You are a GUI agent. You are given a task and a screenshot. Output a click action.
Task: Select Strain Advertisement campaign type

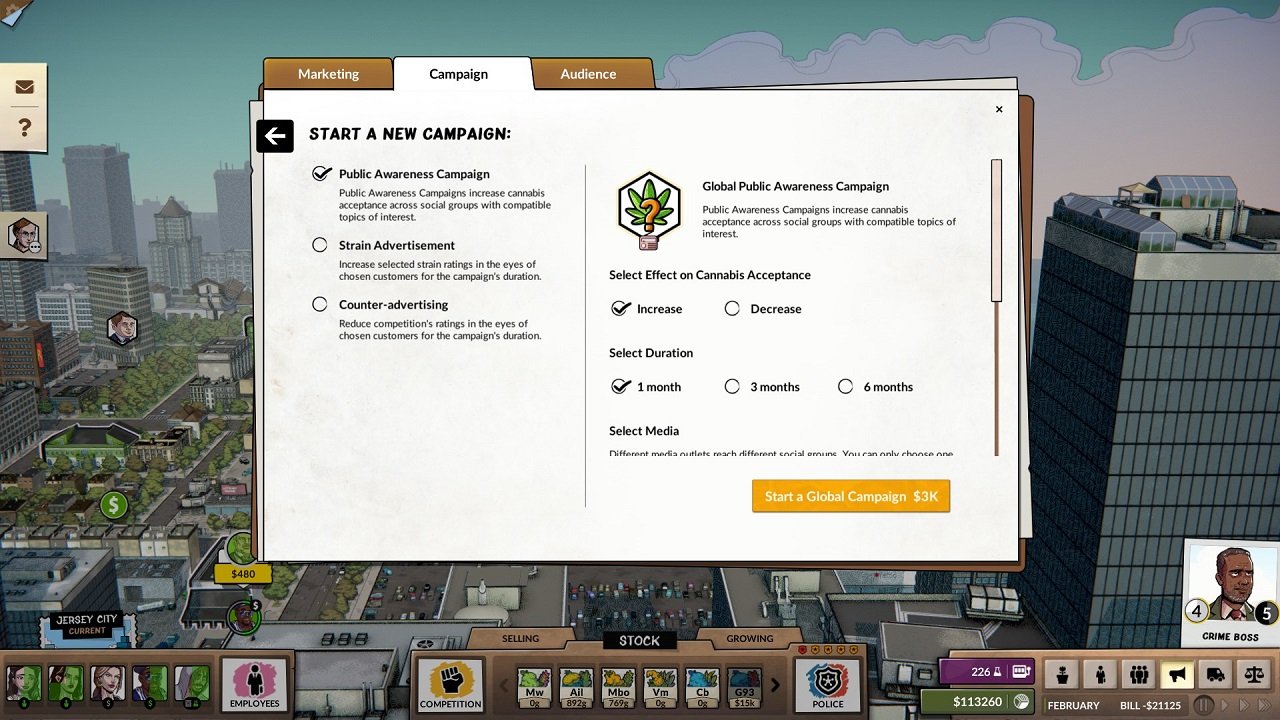pos(320,245)
